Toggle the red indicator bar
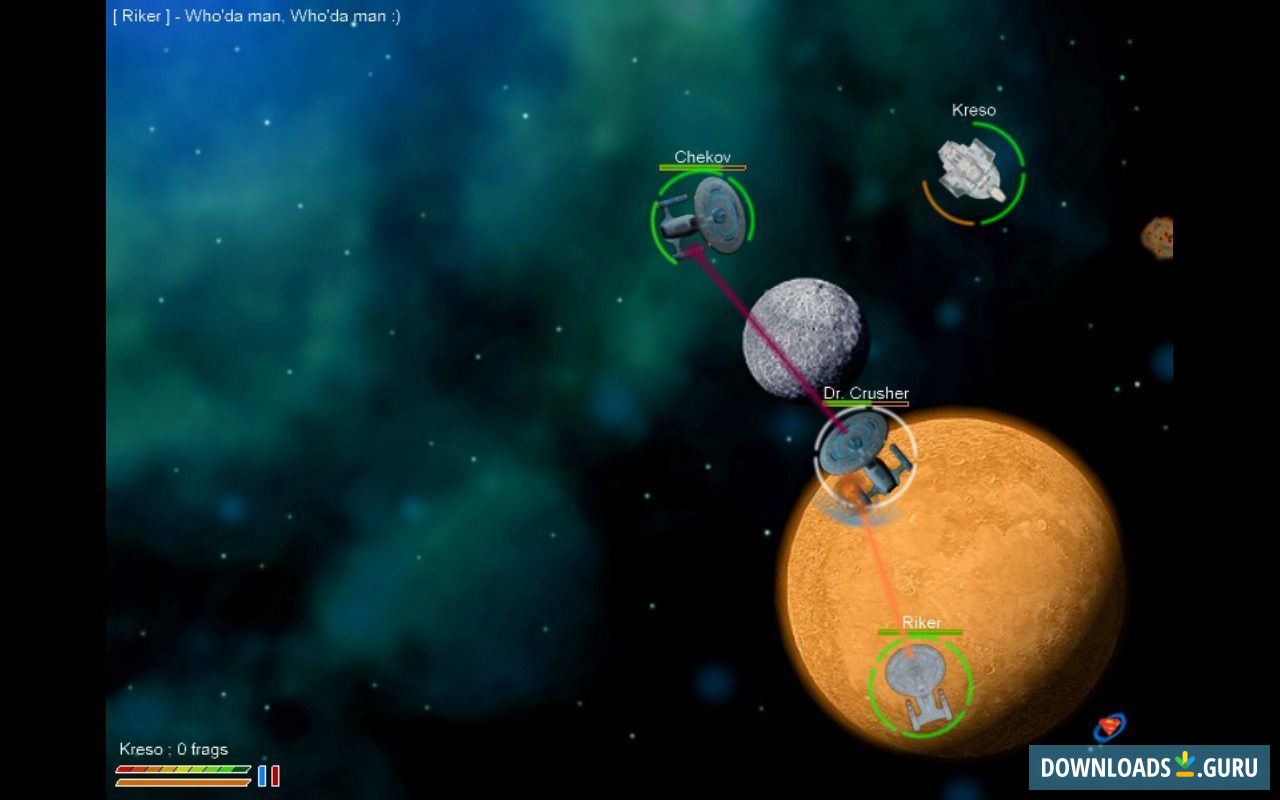The width and height of the screenshot is (1280, 800). (x=277, y=775)
